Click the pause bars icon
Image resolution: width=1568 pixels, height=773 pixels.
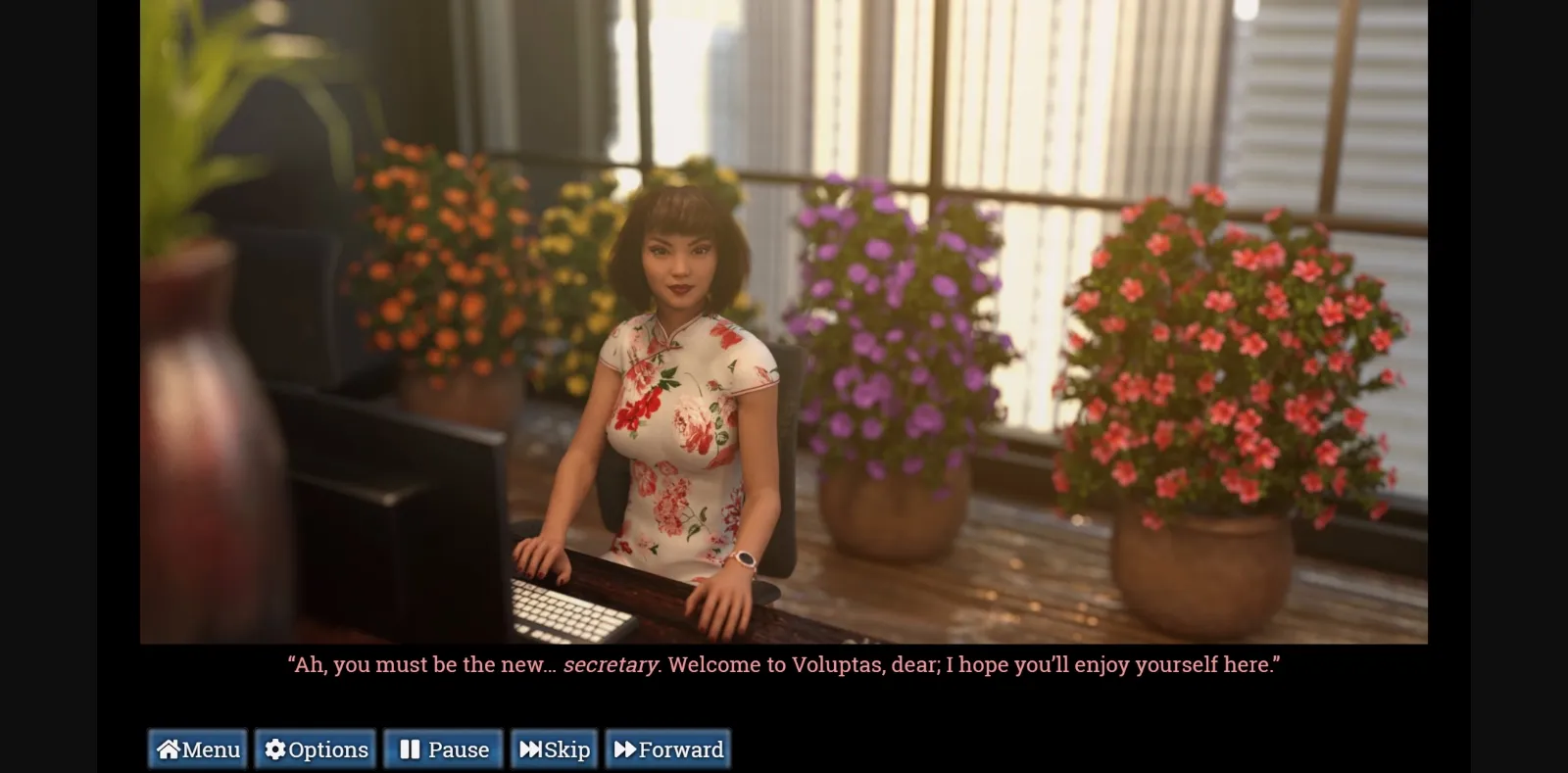pyautogui.click(x=410, y=749)
